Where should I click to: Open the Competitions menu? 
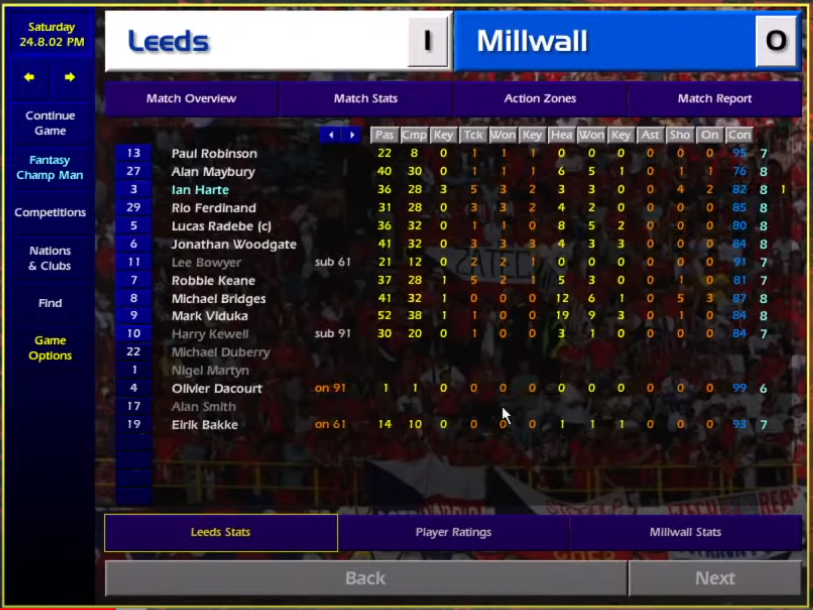[50, 213]
